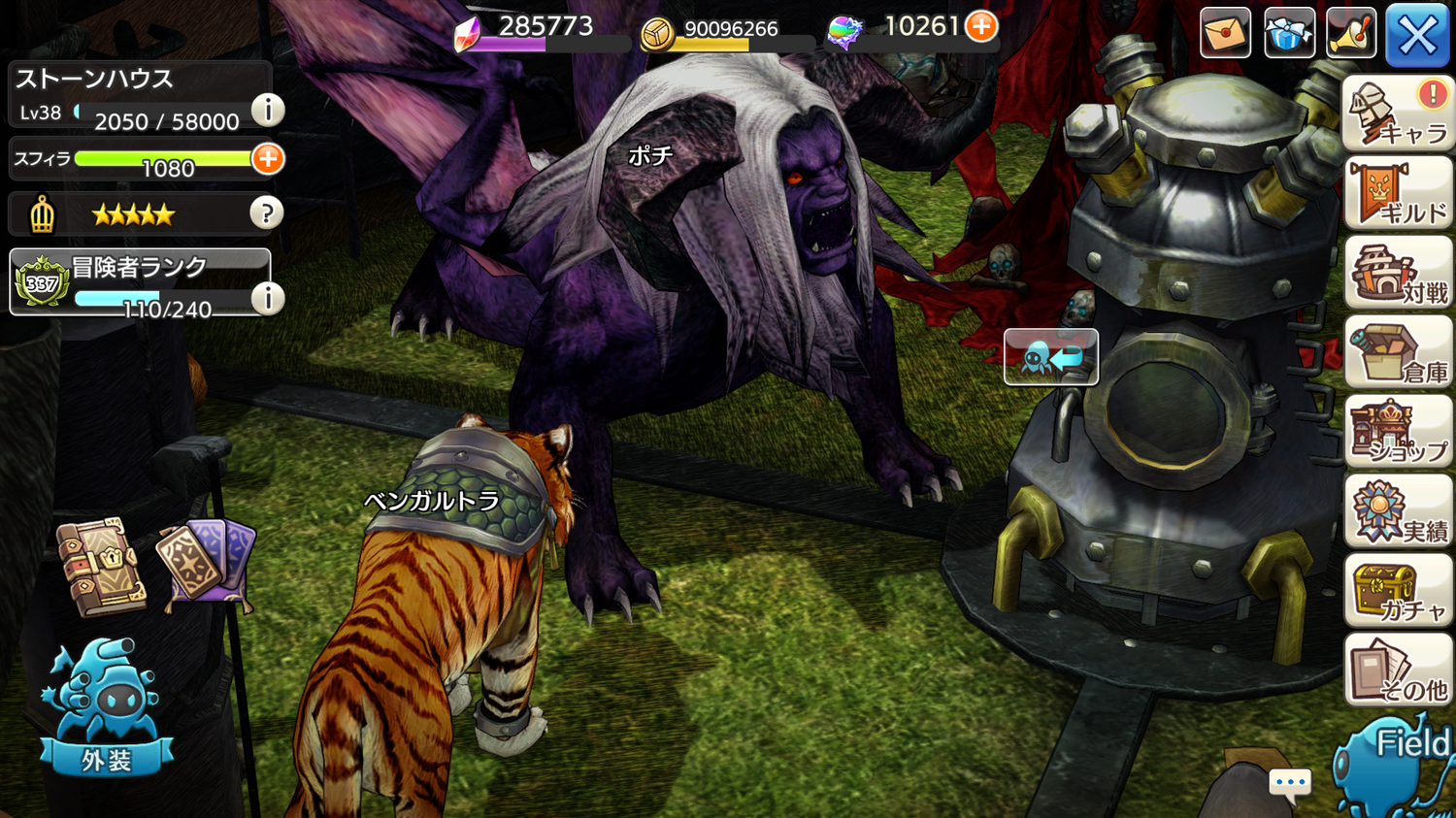Image resolution: width=1456 pixels, height=818 pixels.
Task: Open the 対戦 battle menu
Action: 1398,275
